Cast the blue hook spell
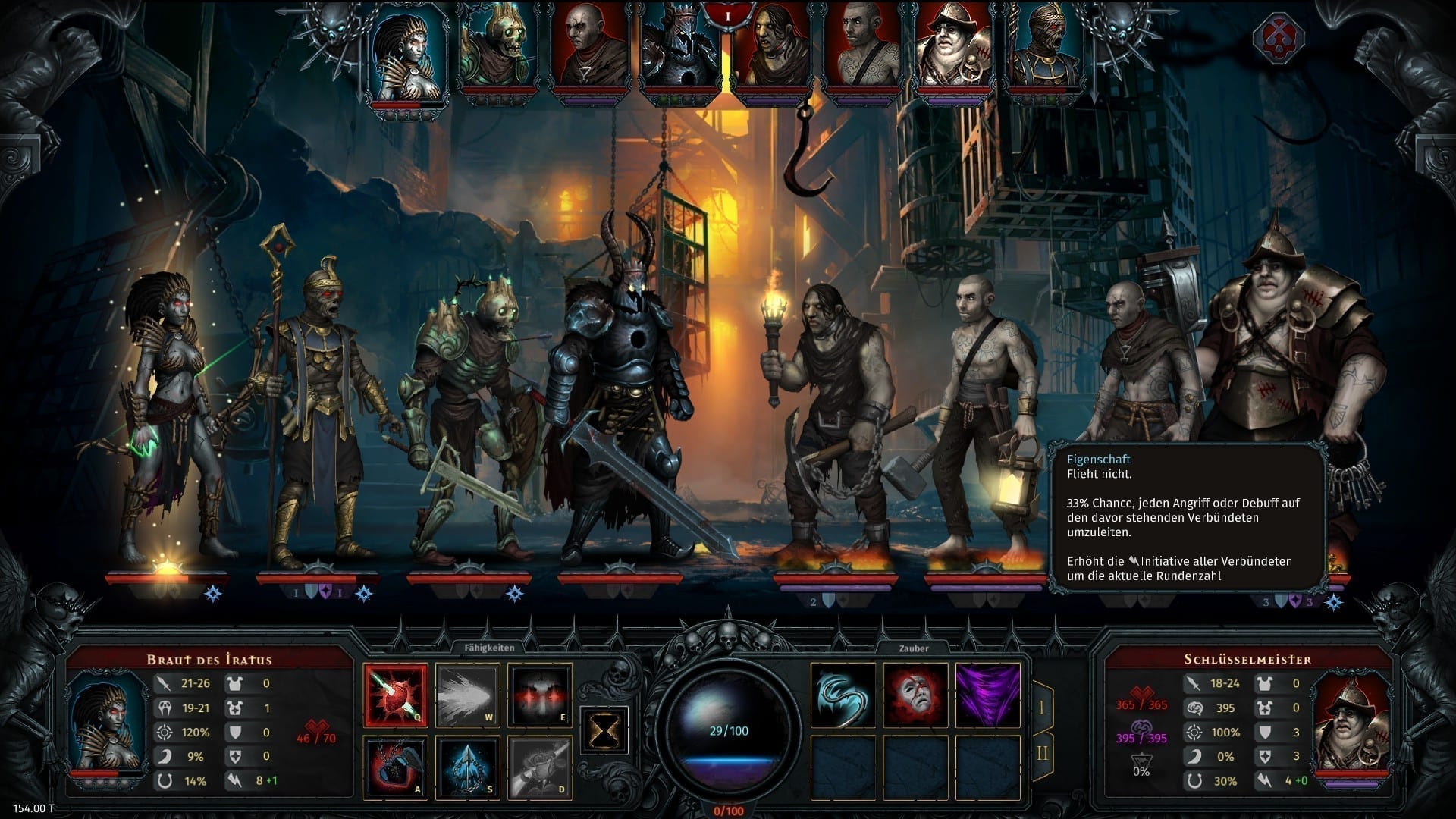The height and width of the screenshot is (819, 1456). [x=843, y=696]
